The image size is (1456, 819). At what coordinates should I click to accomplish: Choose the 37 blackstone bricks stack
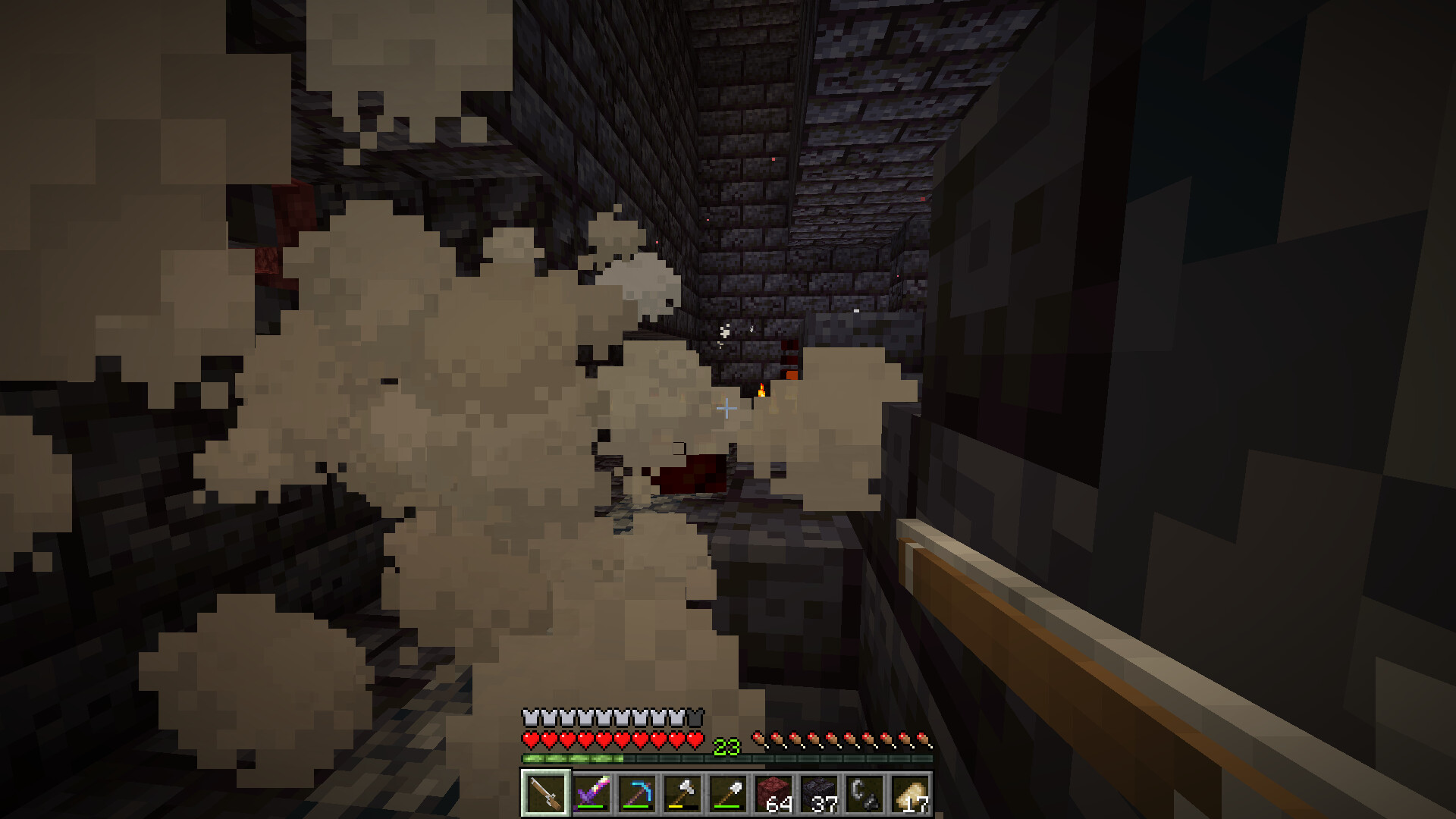pyautogui.click(x=817, y=793)
